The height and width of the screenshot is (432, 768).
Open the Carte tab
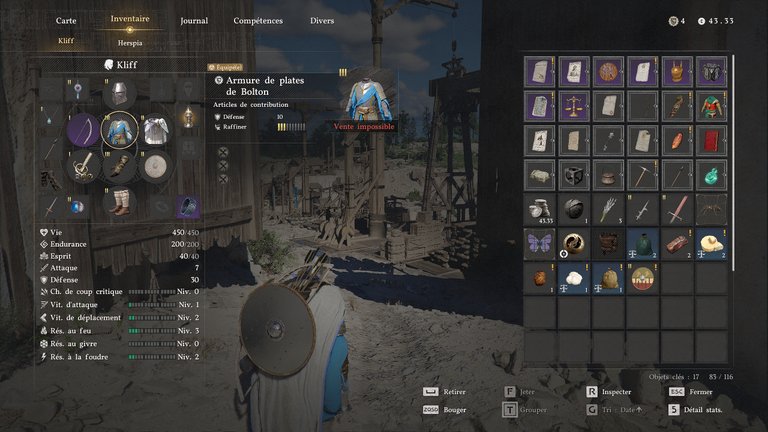[x=66, y=20]
